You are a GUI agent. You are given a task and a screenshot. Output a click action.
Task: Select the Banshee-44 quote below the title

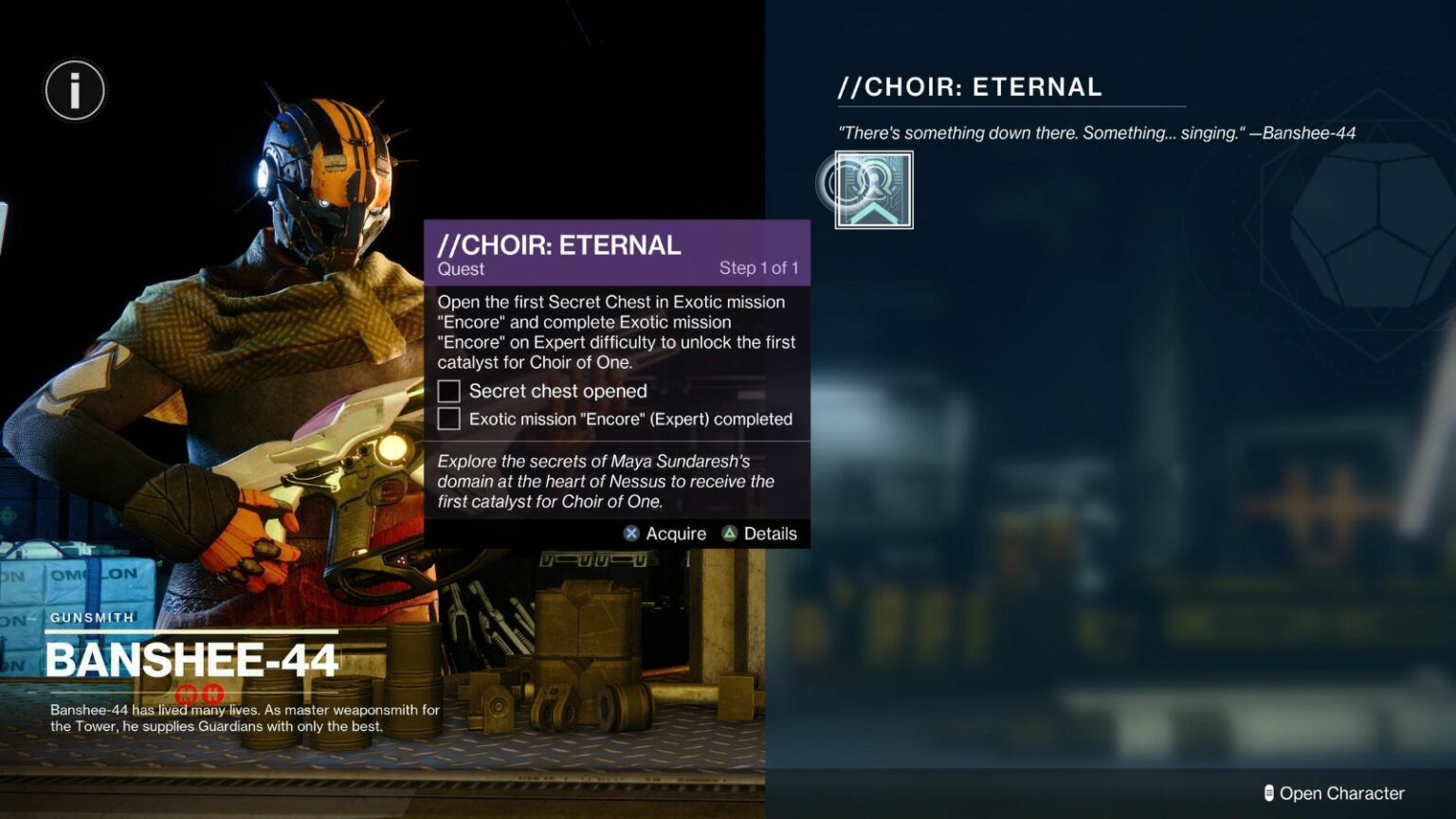[1096, 133]
